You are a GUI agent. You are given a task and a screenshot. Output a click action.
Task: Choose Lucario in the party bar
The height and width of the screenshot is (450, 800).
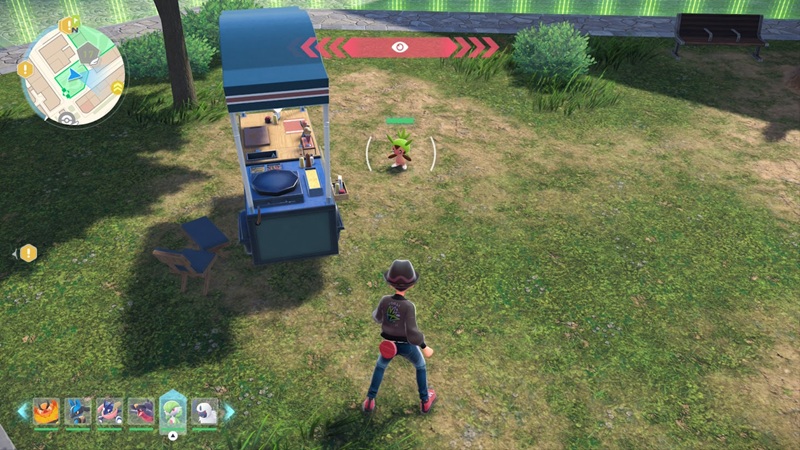click(x=78, y=410)
